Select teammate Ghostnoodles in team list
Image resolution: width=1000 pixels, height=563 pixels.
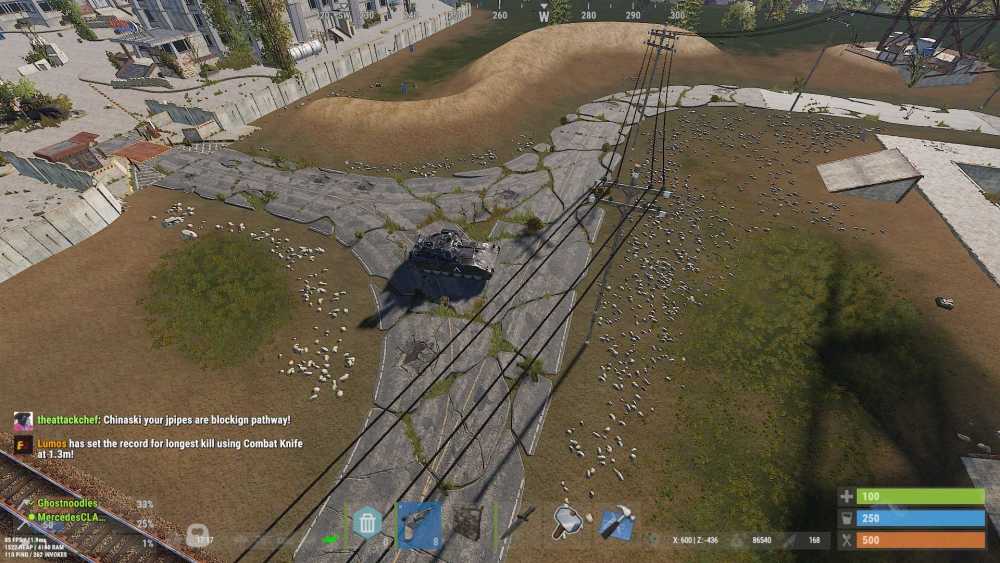(x=69, y=503)
